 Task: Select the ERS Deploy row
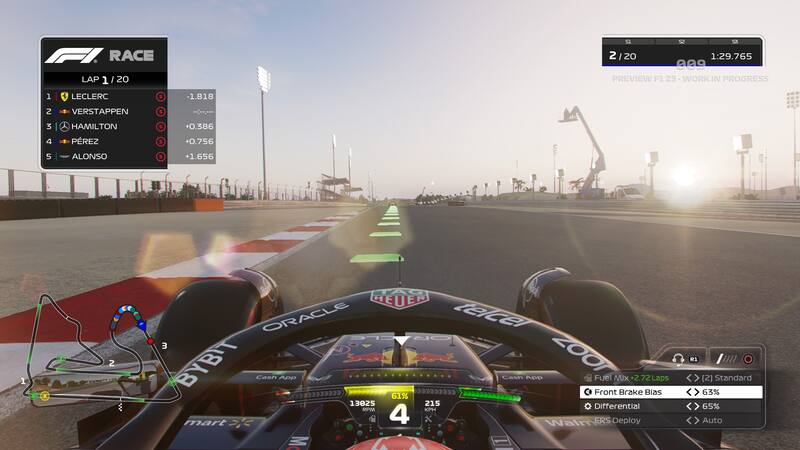(x=670, y=420)
